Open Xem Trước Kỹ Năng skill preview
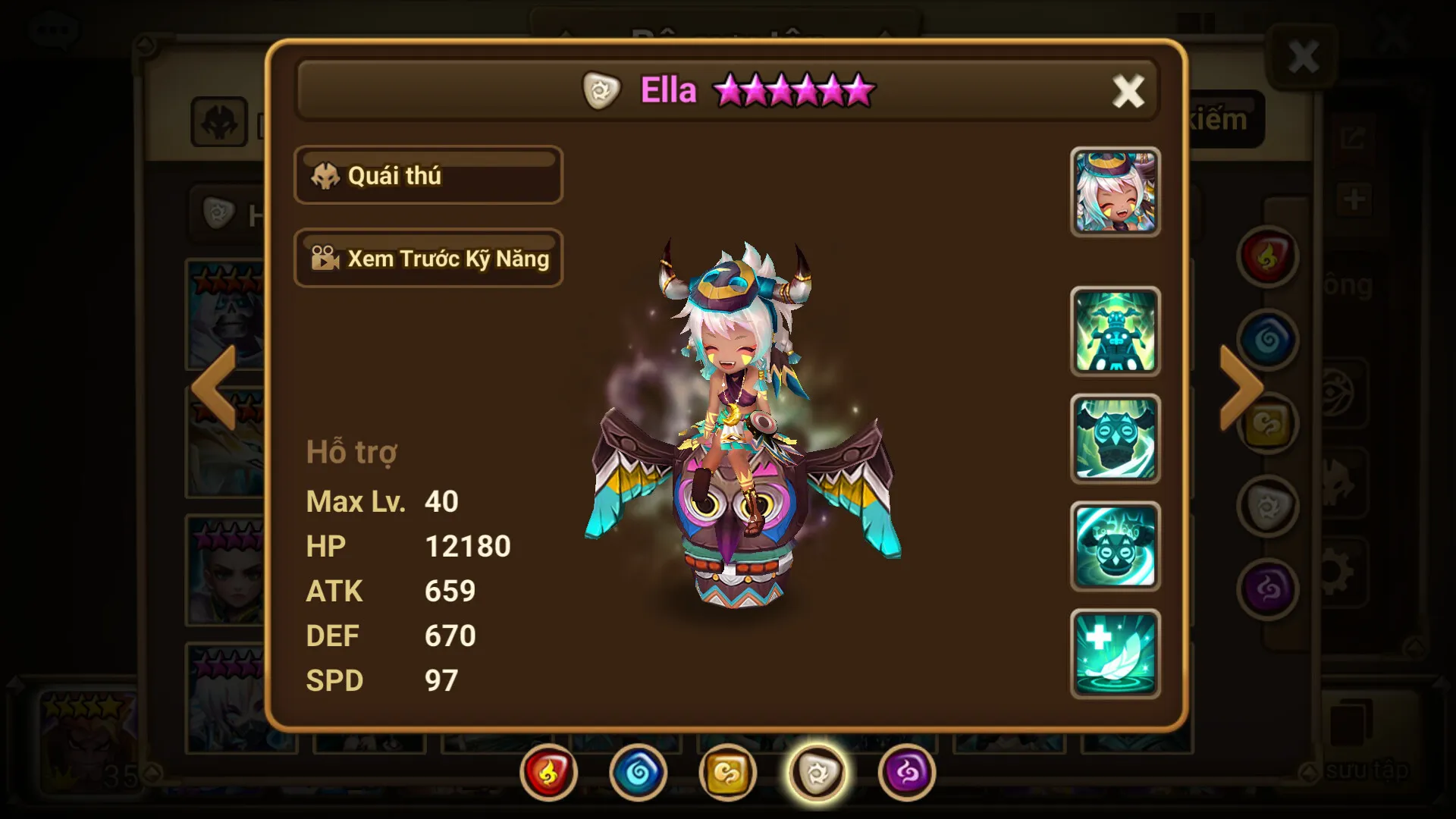This screenshot has height=819, width=1456. click(x=428, y=259)
